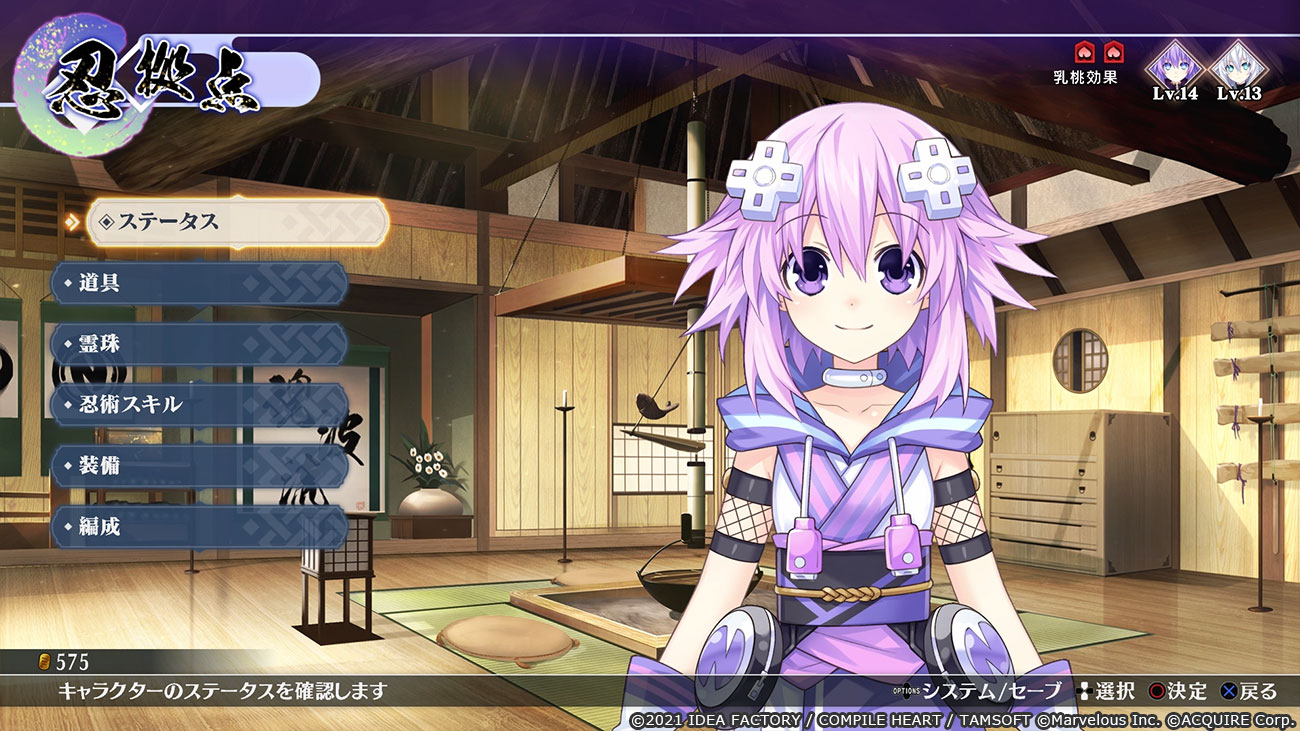
Task: Choose the 霊珠 menu option
Action: pyautogui.click(x=200, y=344)
